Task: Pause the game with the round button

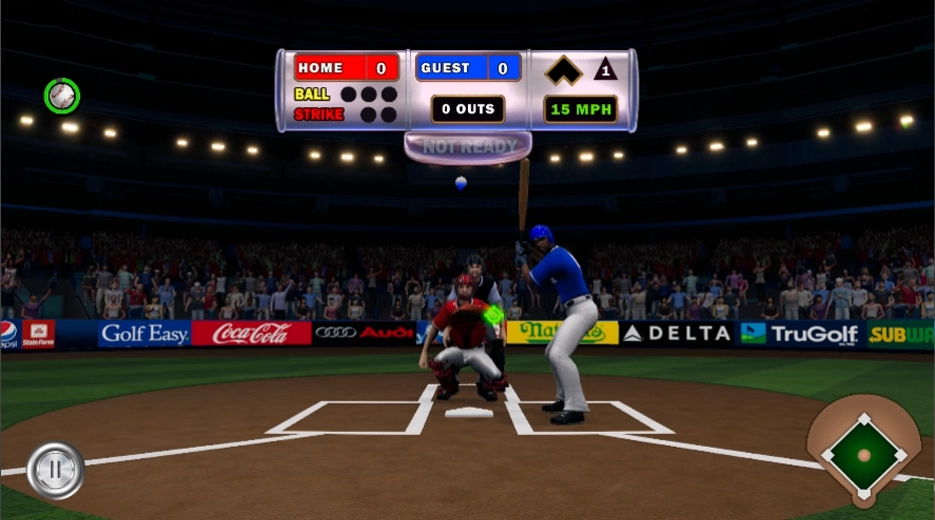Action: pyautogui.click(x=55, y=469)
